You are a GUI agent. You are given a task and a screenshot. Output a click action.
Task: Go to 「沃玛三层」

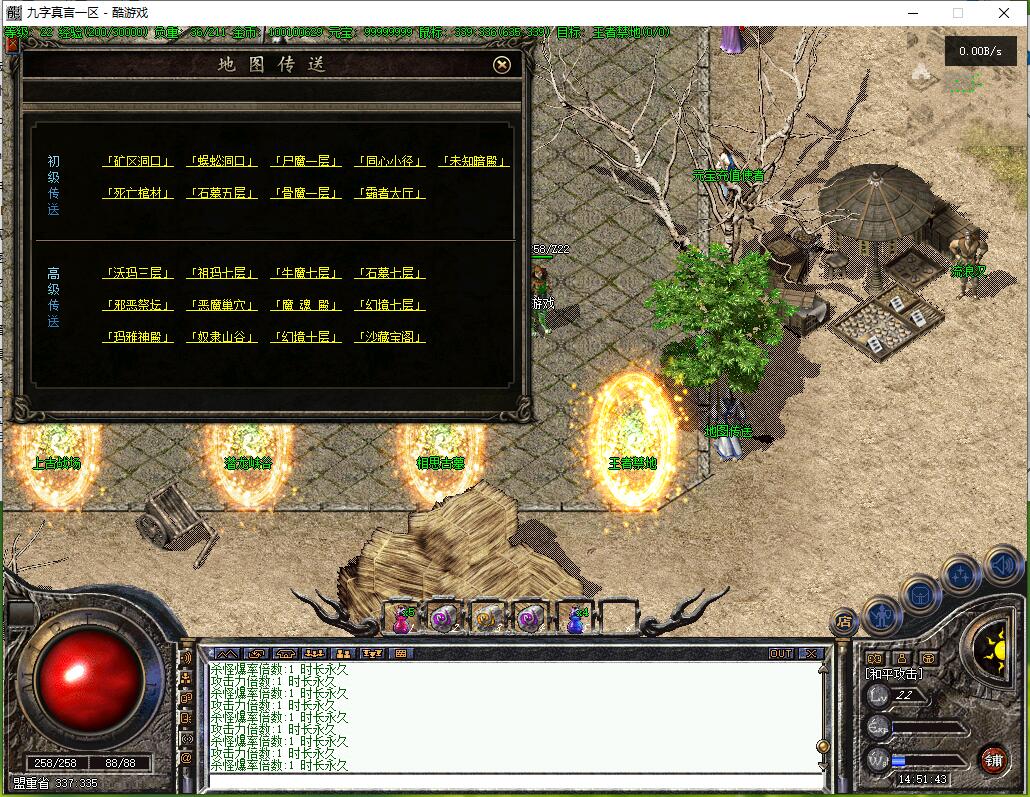(x=137, y=273)
